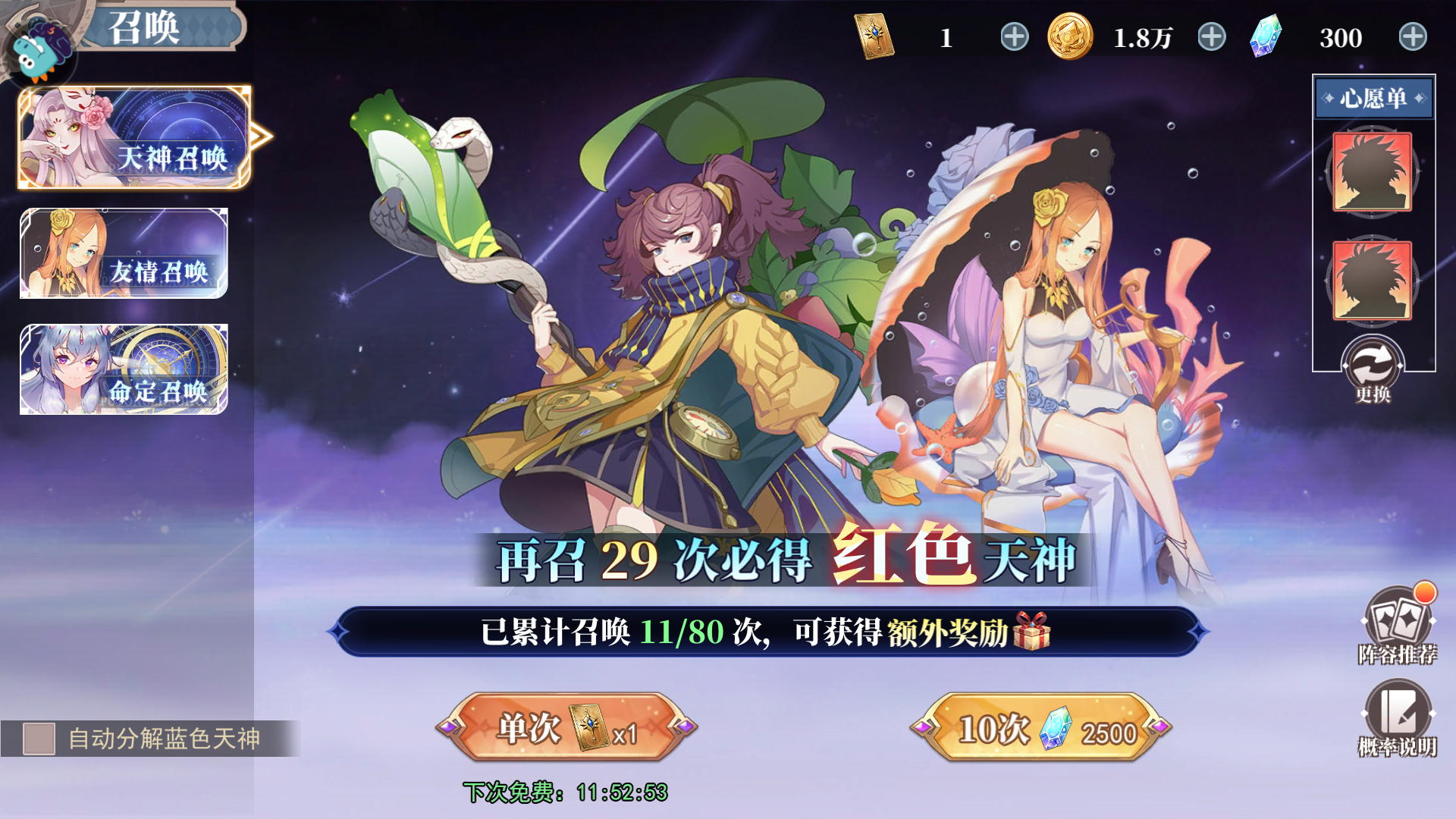Click the summon card currency icon
Screen dimensions: 1456x819
(x=874, y=36)
